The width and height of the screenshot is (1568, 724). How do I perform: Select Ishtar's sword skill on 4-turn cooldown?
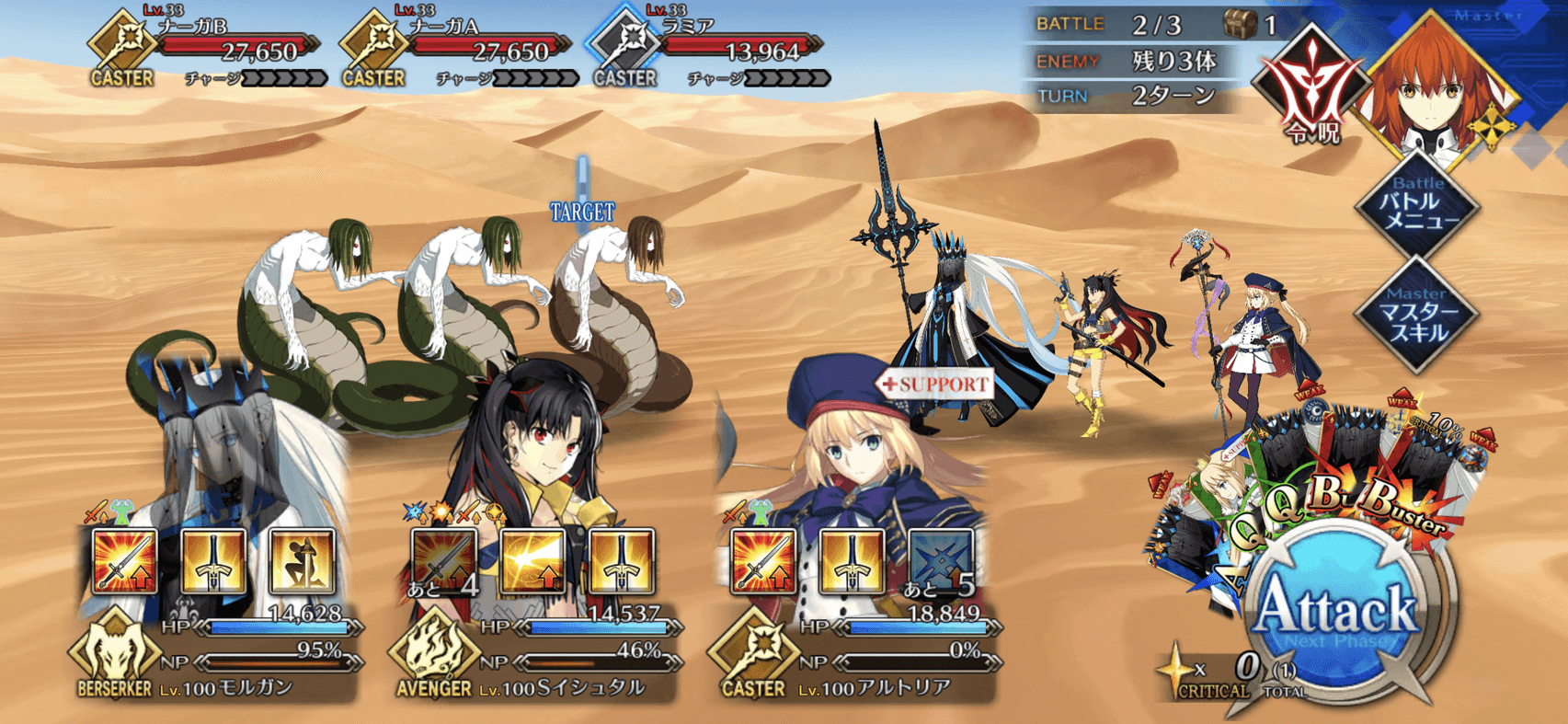[444, 561]
